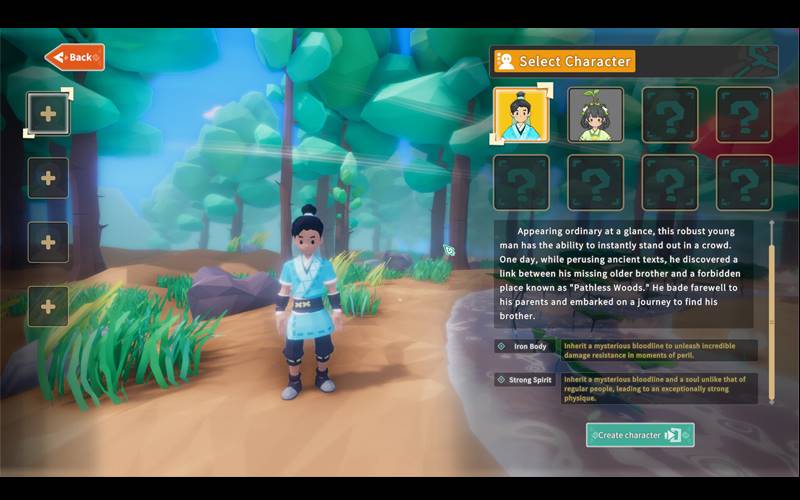Screen dimensions: 800x500
Task: Confirm with the Create character button
Action: coord(640,435)
